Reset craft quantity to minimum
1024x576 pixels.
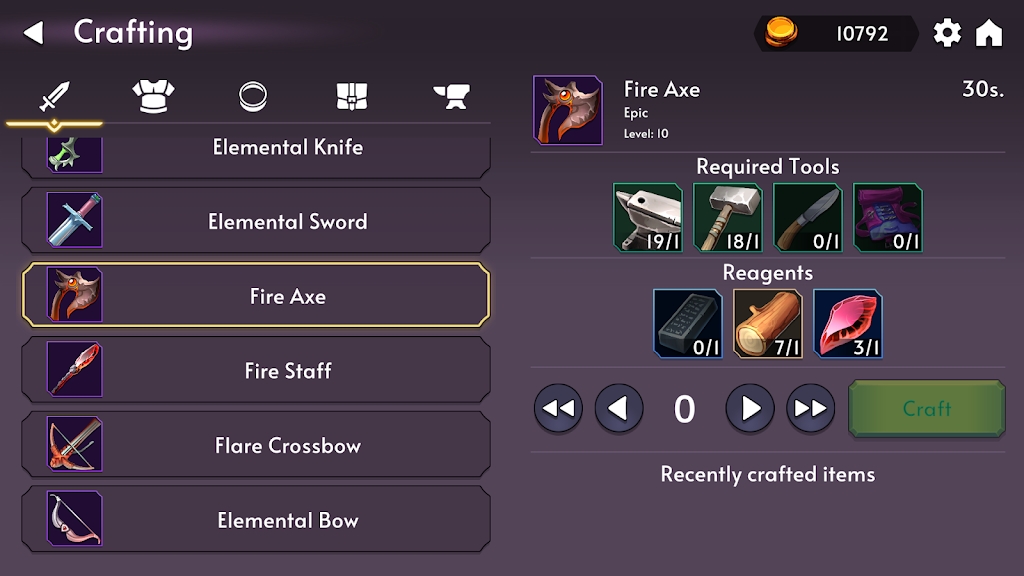[x=558, y=408]
